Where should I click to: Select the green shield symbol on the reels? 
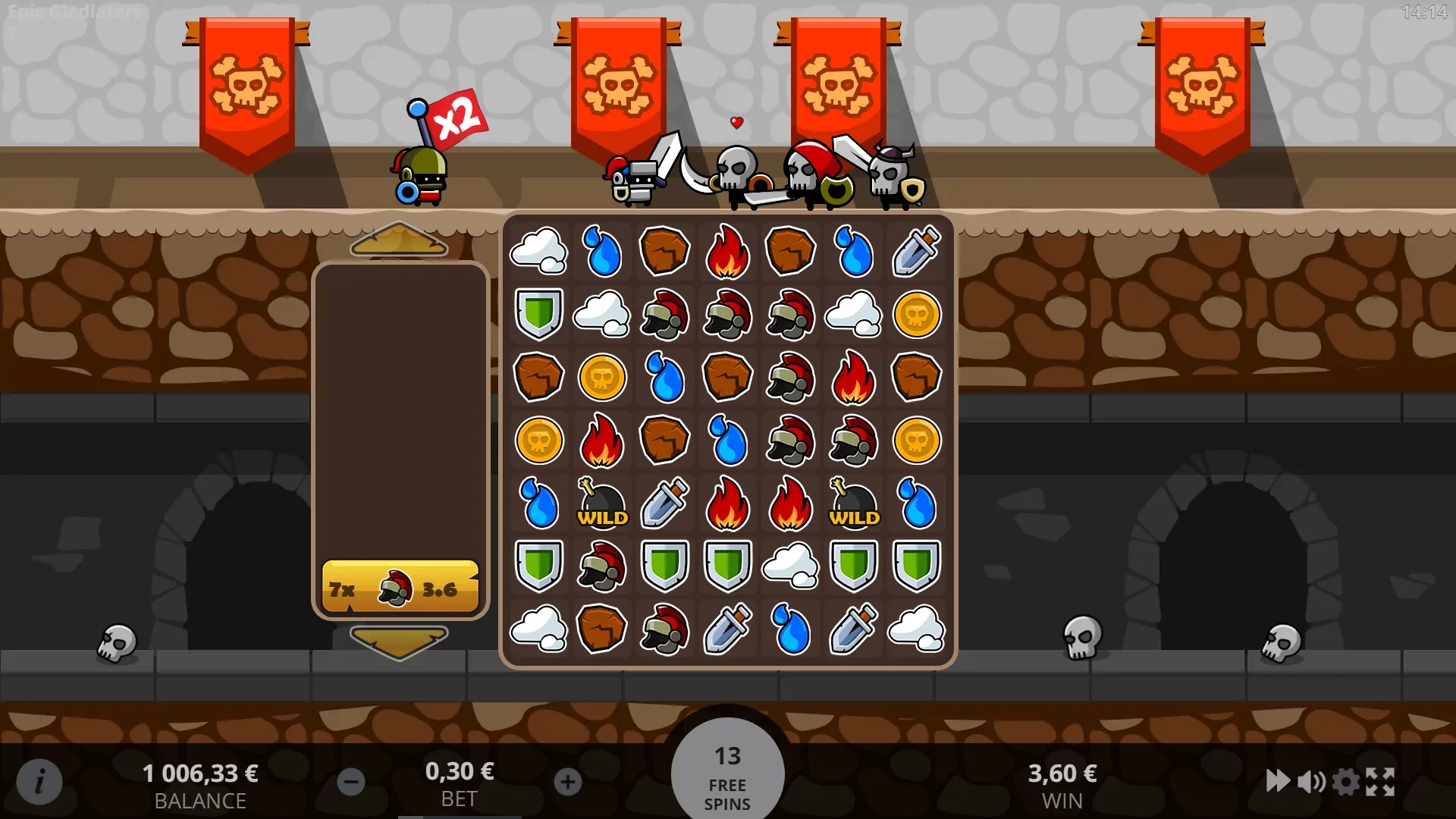tap(538, 566)
